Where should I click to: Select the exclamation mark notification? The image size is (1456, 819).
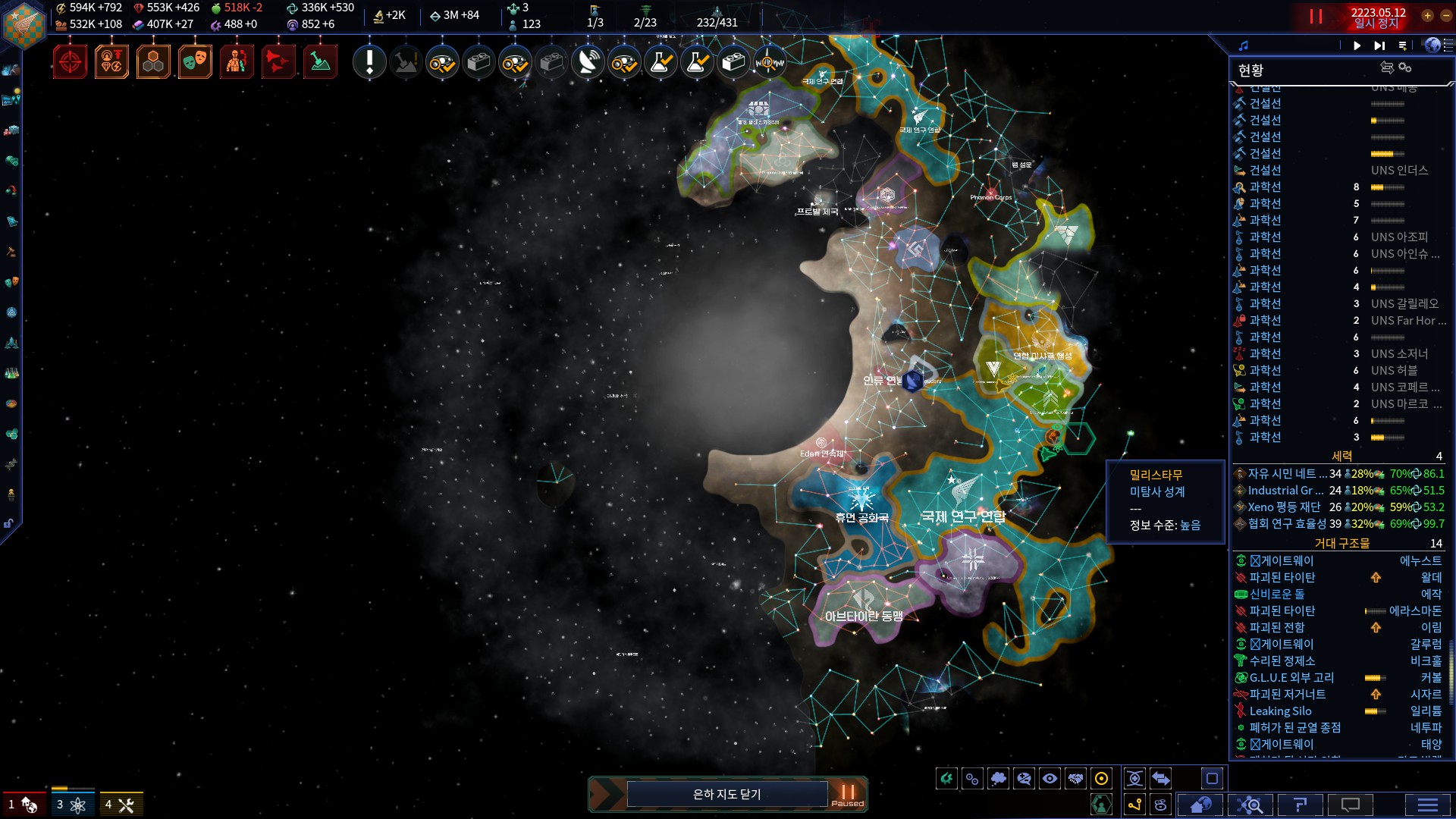(370, 62)
